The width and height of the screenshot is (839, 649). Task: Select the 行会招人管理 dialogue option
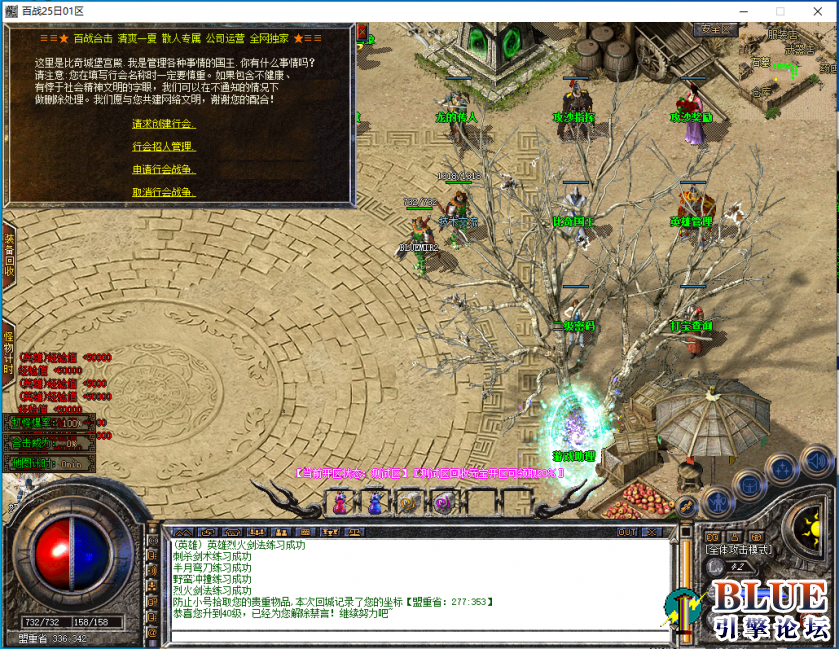(x=163, y=146)
